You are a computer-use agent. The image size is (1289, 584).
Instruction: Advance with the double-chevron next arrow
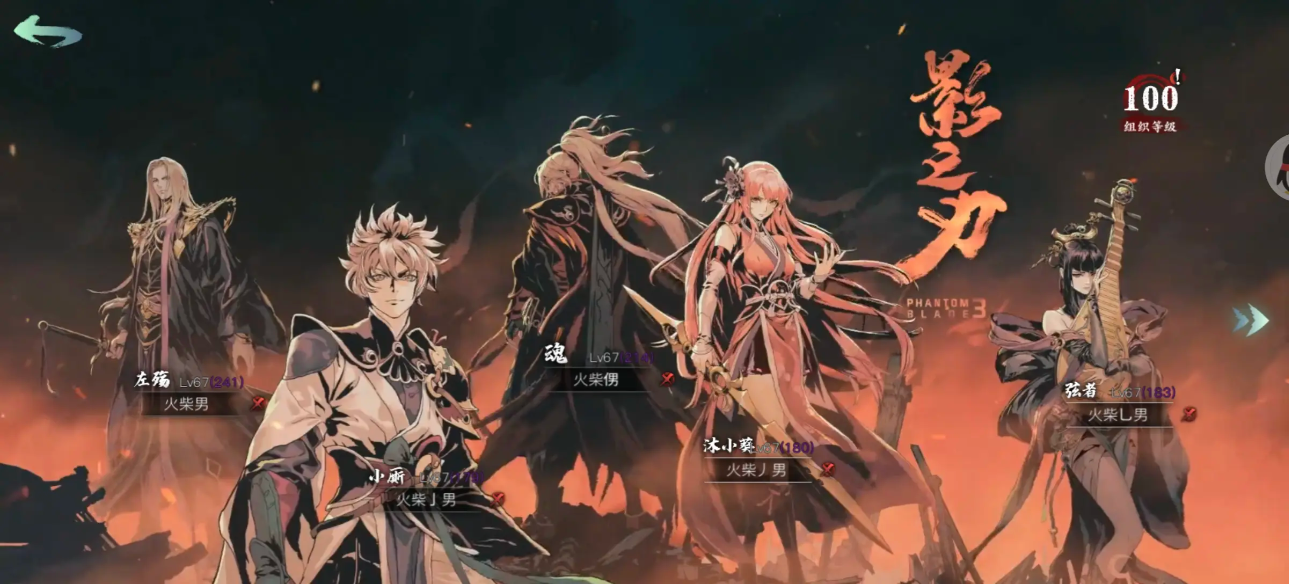1250,320
